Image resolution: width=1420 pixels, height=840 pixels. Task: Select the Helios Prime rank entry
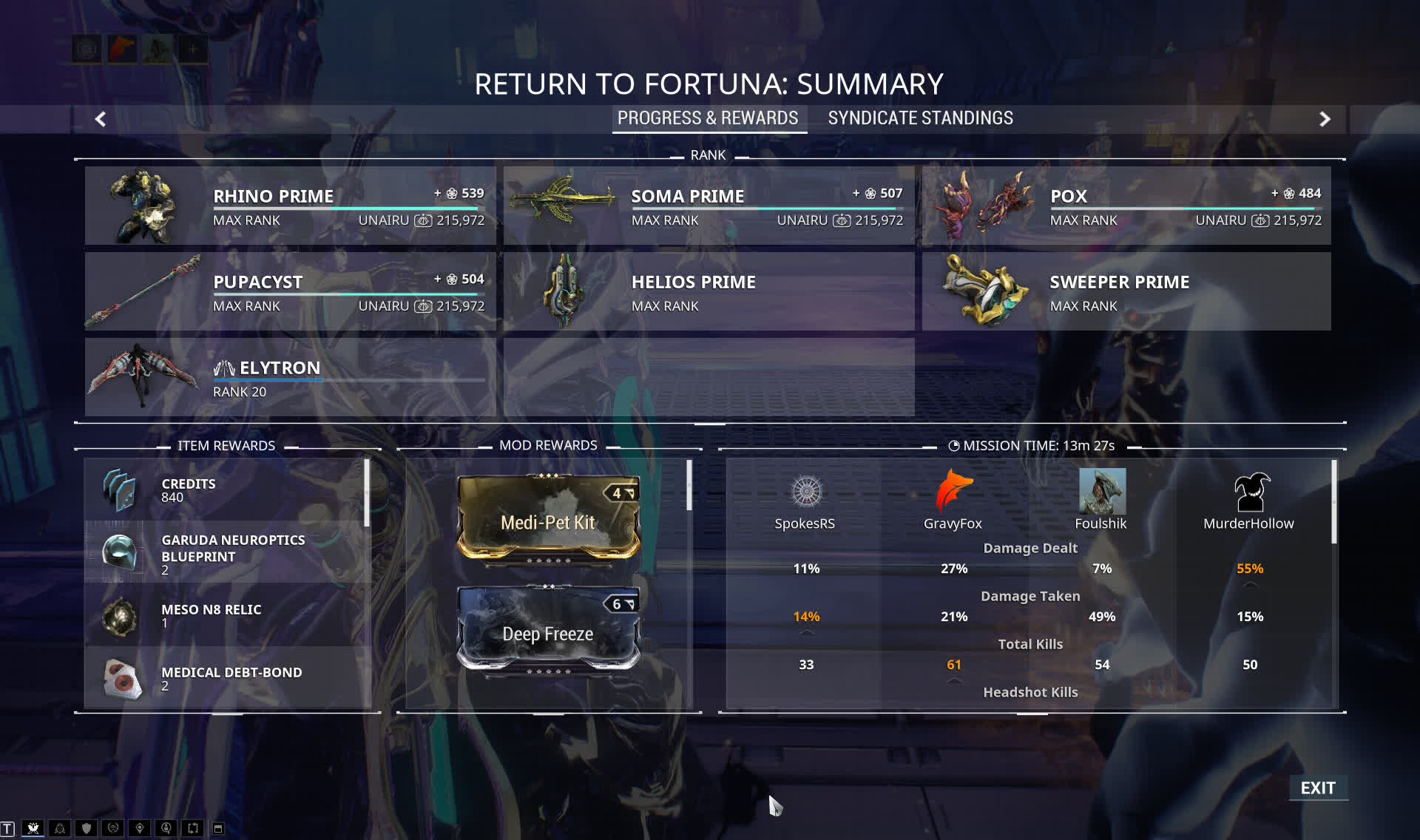709,291
